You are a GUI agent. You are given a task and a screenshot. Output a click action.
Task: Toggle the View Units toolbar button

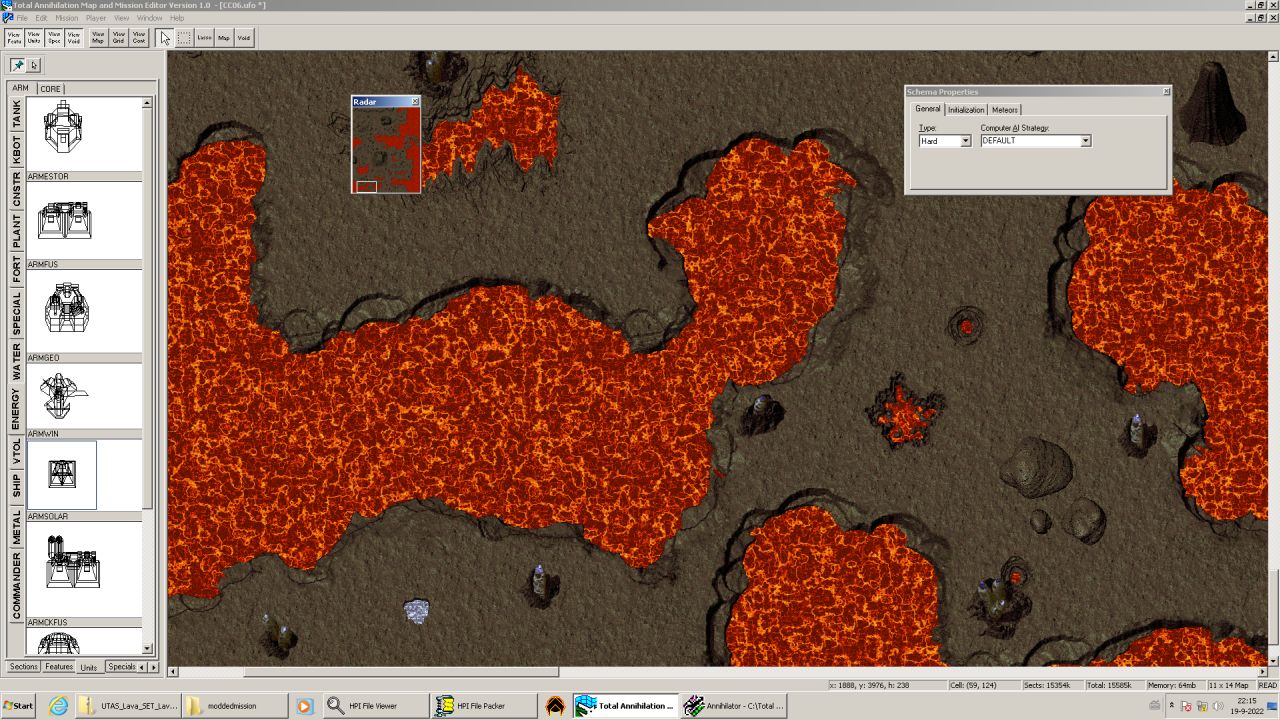tap(34, 37)
